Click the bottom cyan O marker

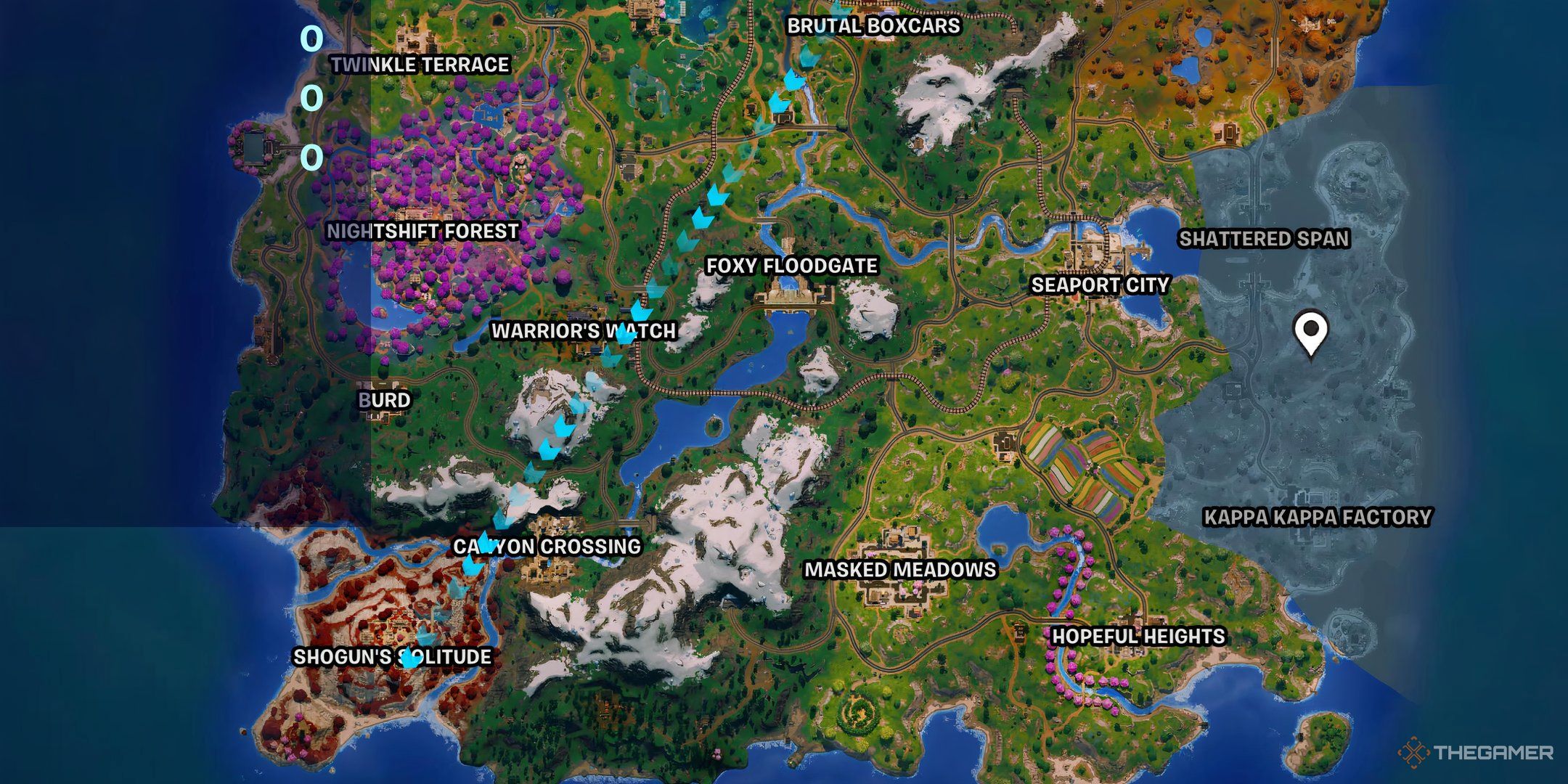click(312, 155)
